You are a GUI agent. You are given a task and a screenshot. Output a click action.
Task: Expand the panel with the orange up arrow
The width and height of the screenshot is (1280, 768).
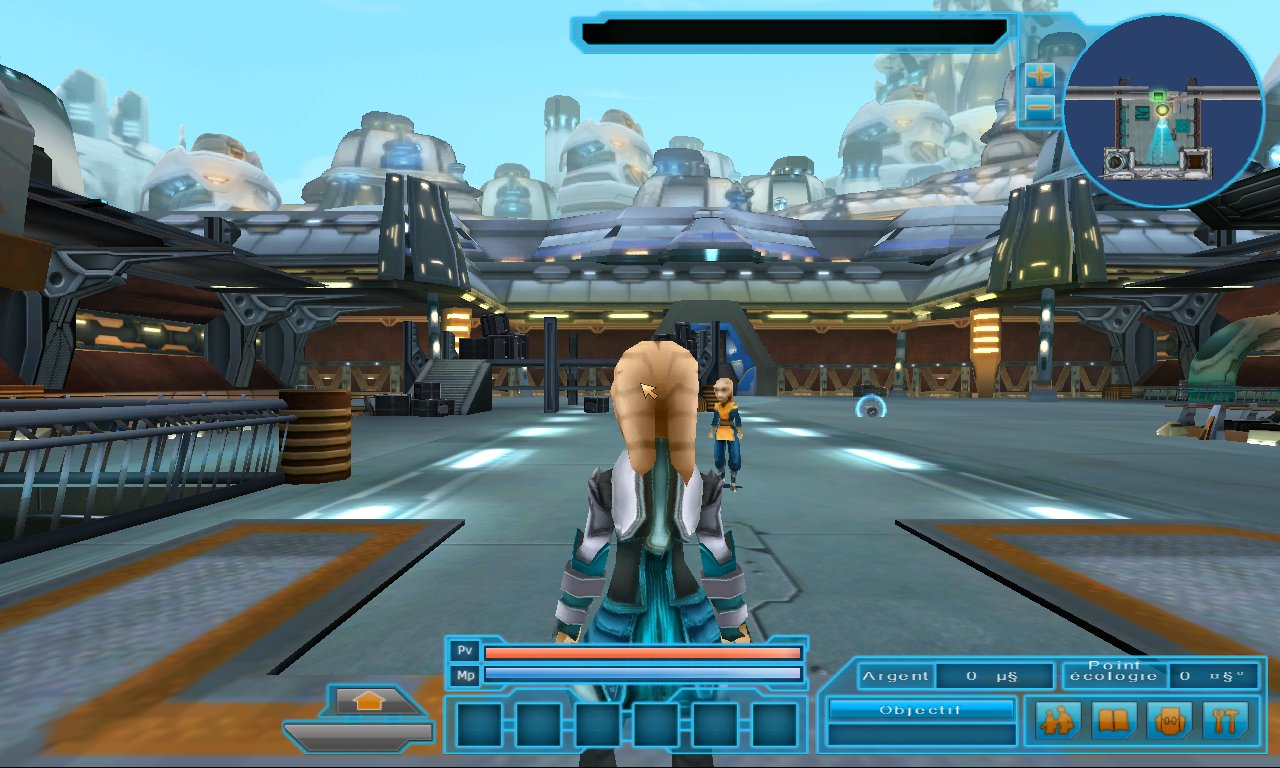(369, 702)
